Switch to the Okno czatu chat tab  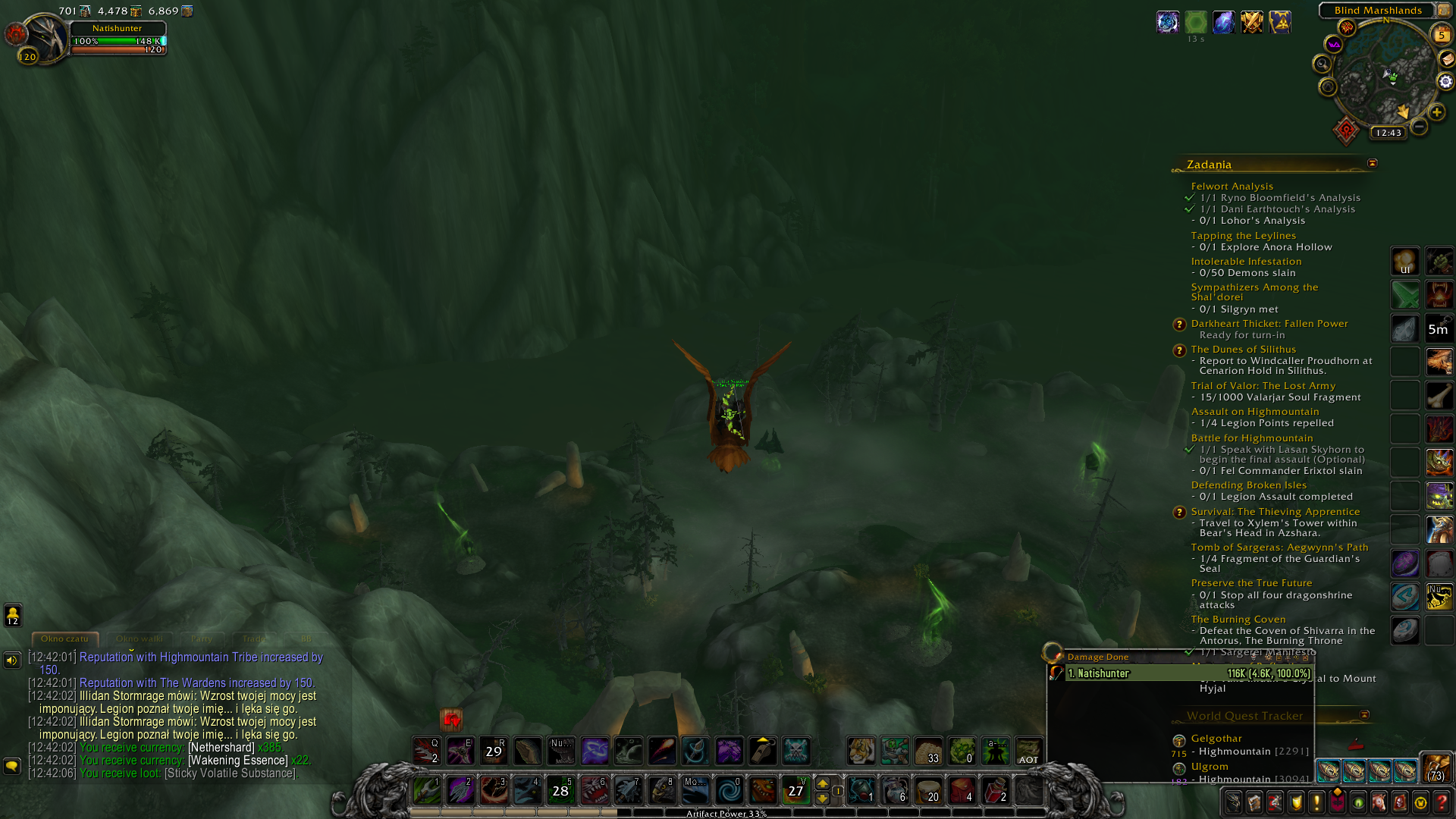tap(64, 639)
